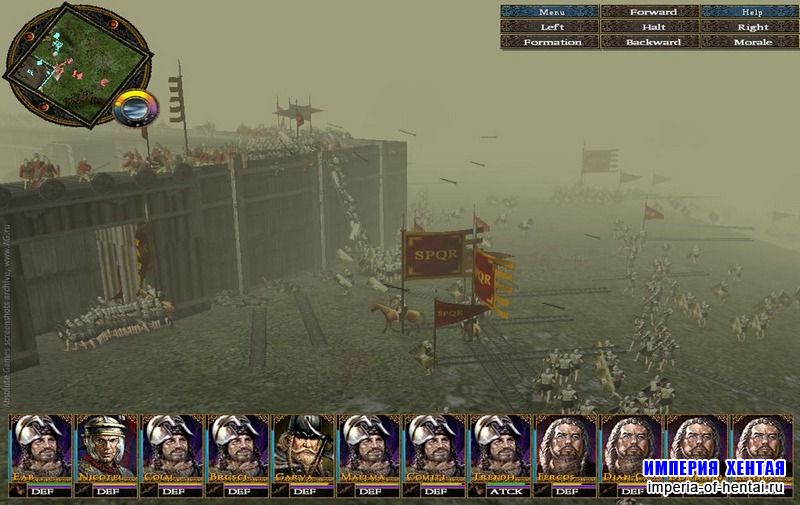Order troops Backward
Image resolution: width=800 pixels, height=505 pixels.
click(651, 42)
